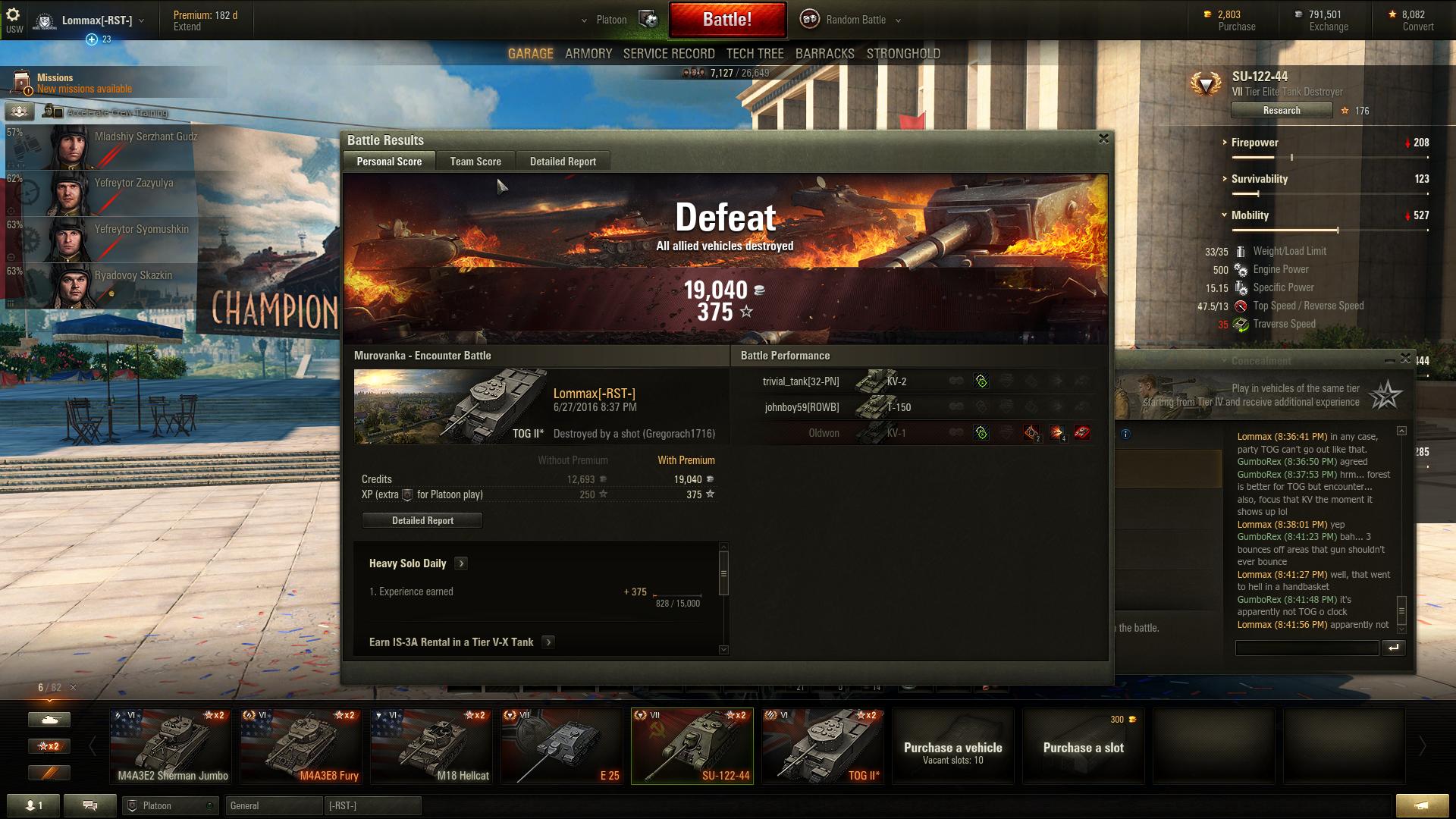
Task: Start a match with the Battle! button
Action: (726, 20)
